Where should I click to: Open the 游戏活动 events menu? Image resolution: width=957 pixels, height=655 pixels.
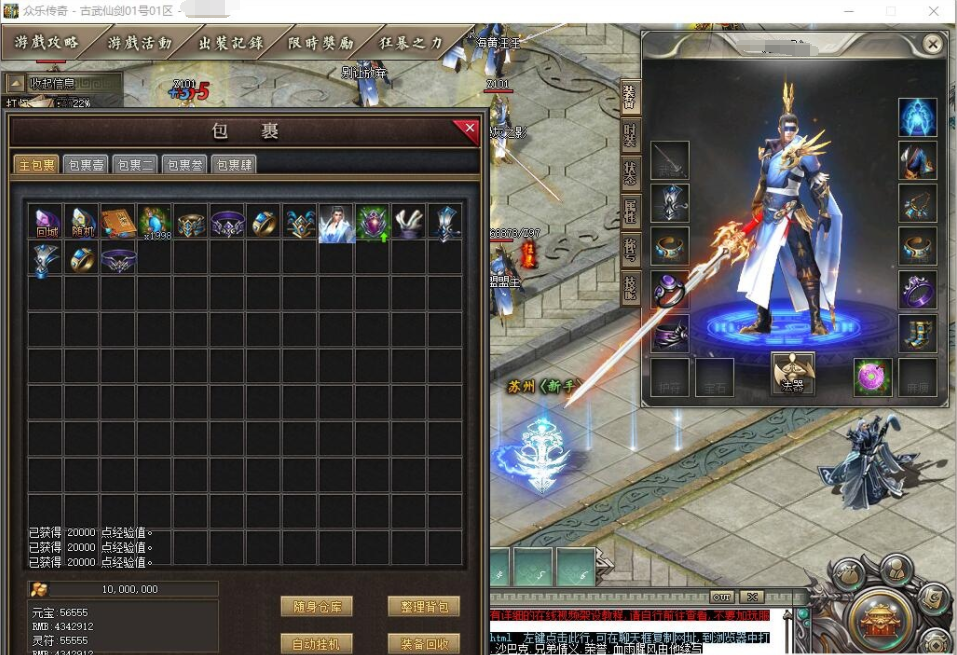click(139, 43)
